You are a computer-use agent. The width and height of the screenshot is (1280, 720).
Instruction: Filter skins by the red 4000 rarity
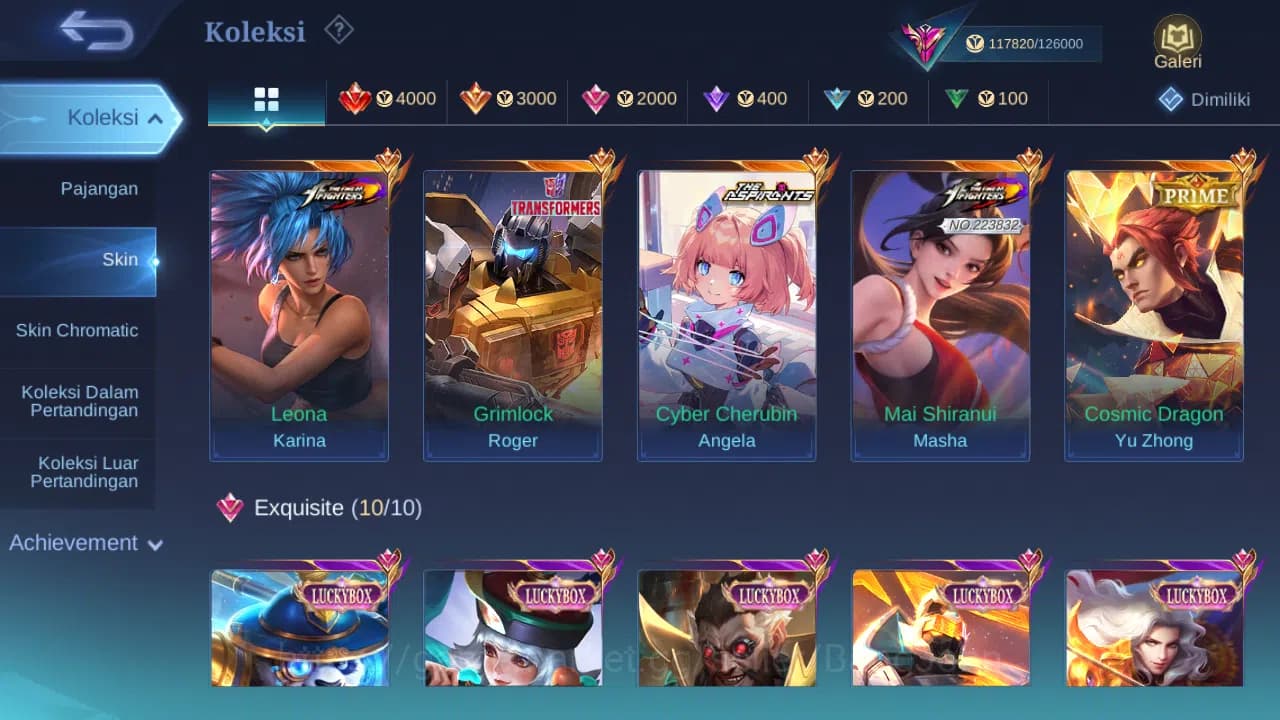388,98
